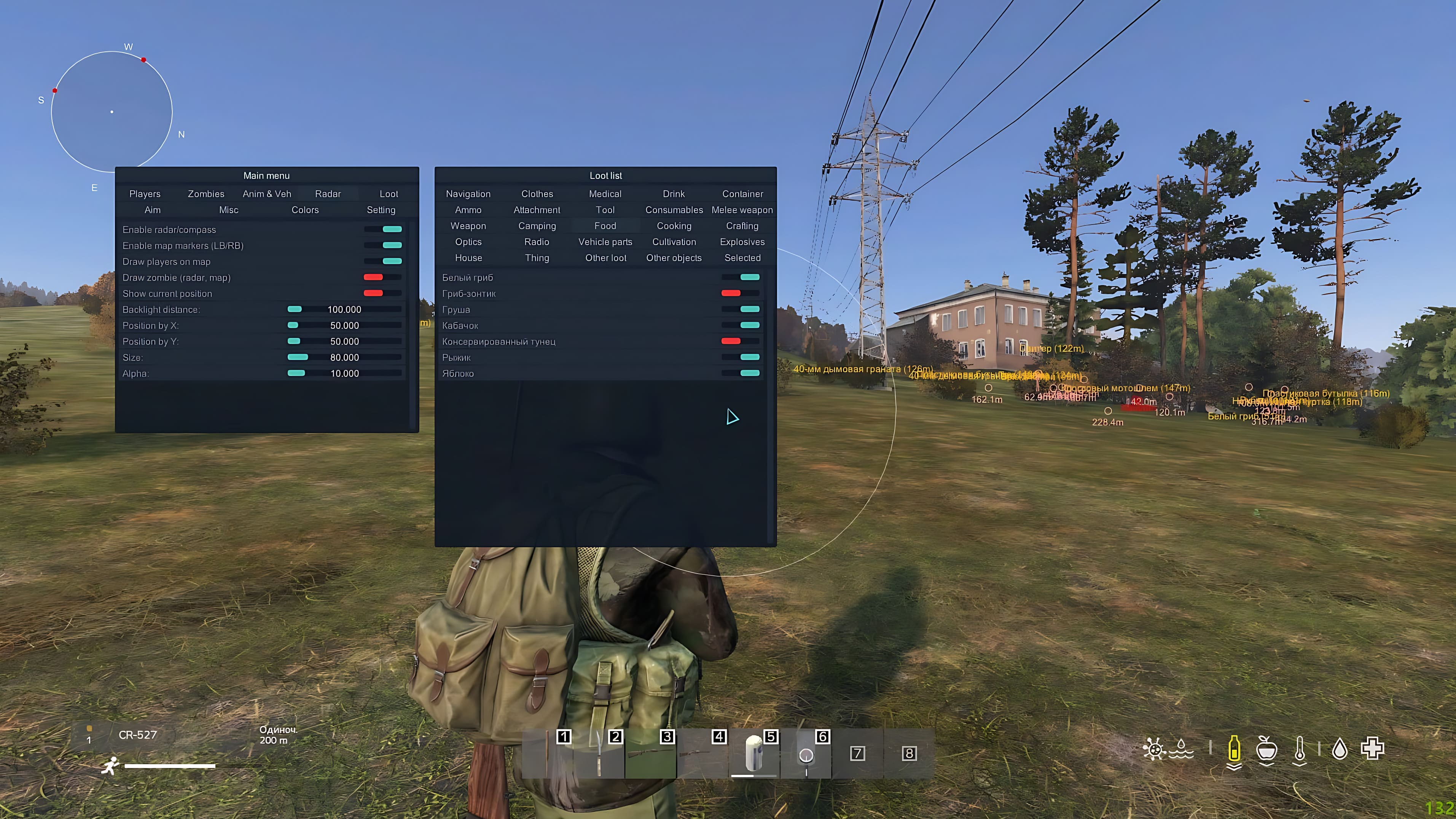Image resolution: width=1456 pixels, height=819 pixels.
Task: Click the frying pan in hotbar slot 6
Action: coord(807,755)
